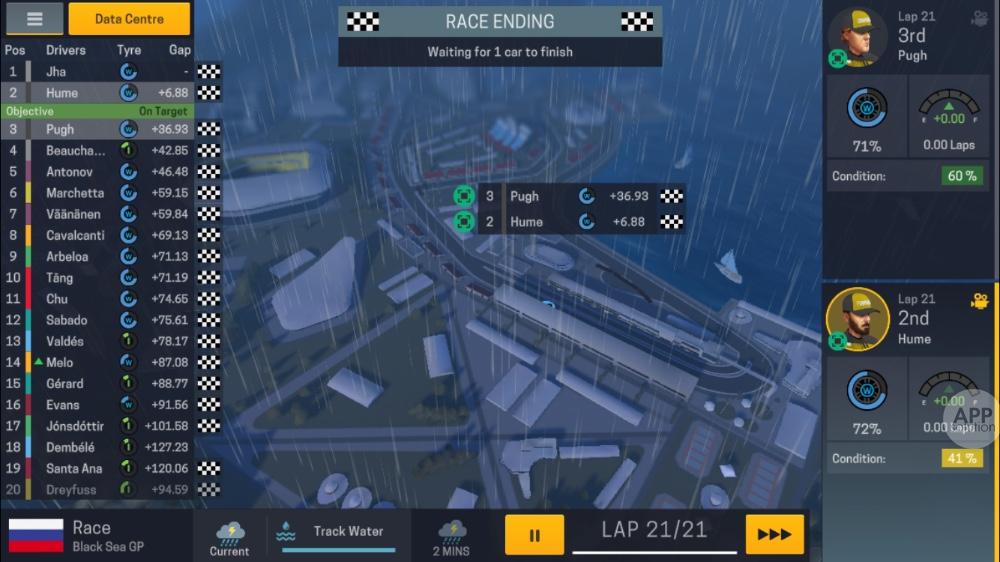Image resolution: width=1000 pixels, height=562 pixels.
Task: Click Pugh's driver portrait
Action: (x=857, y=37)
